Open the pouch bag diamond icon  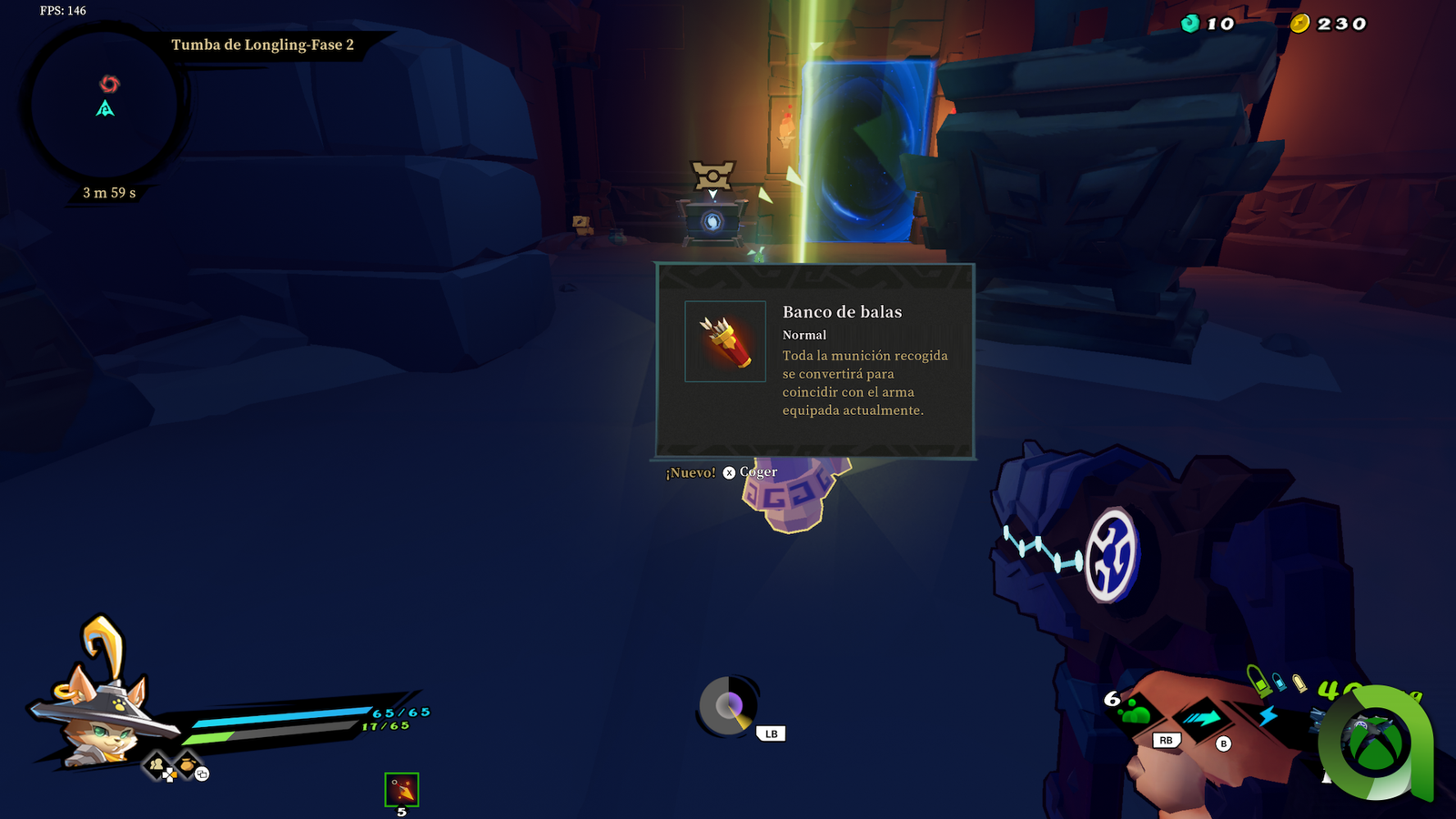[x=187, y=764]
